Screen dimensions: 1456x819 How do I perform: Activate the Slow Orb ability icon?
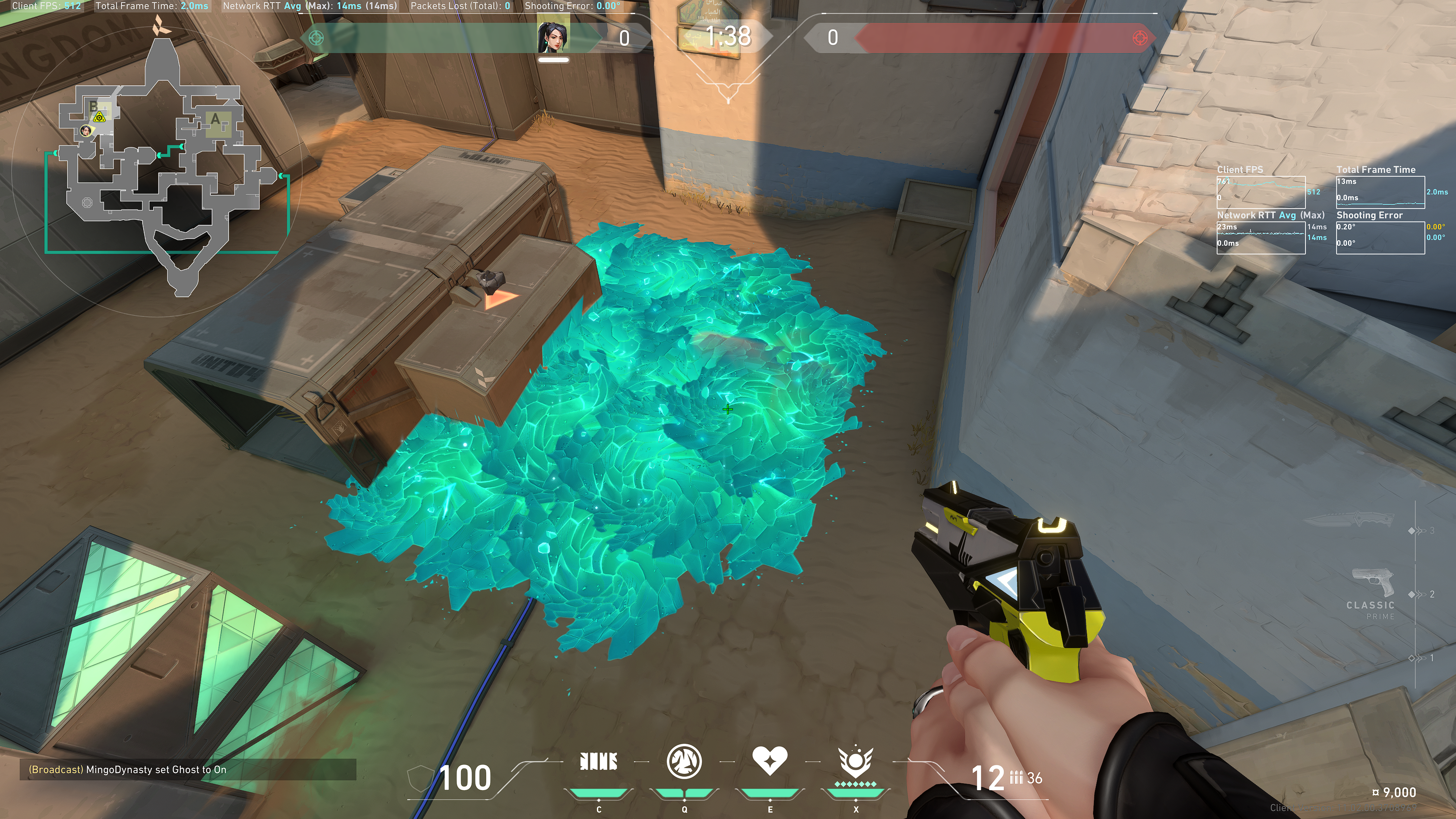click(684, 761)
